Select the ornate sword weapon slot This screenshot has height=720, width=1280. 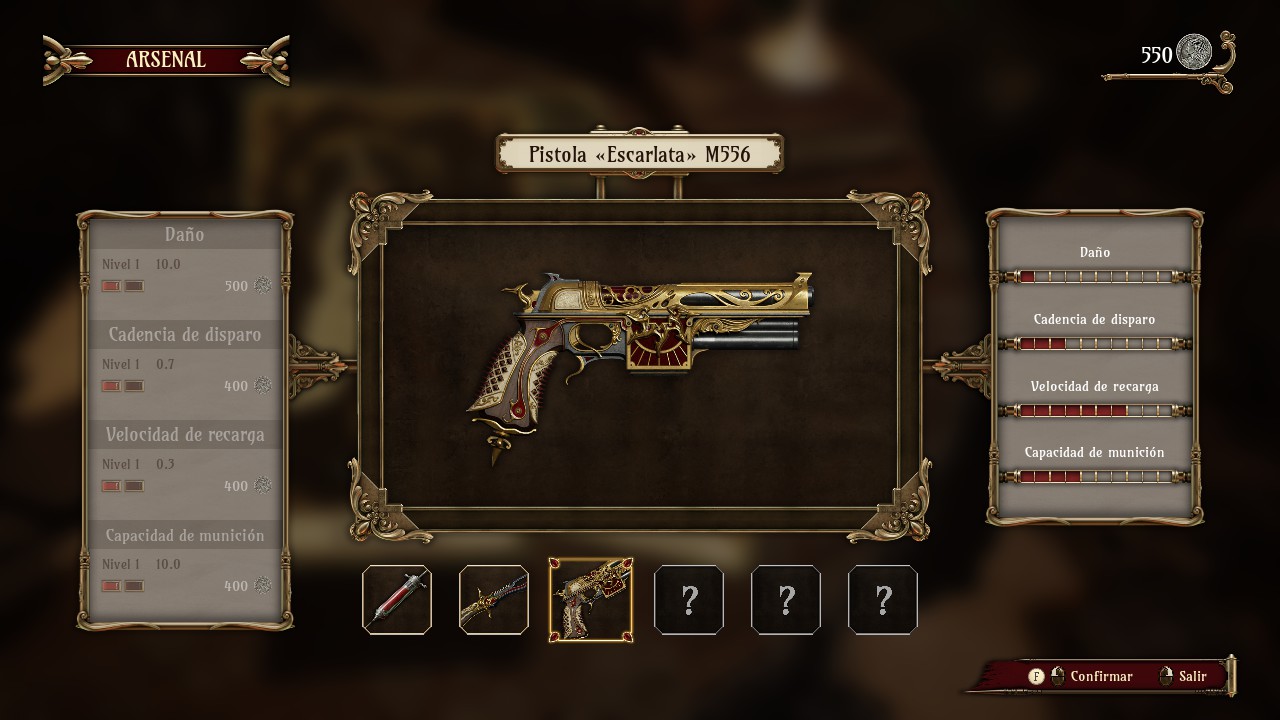494,600
